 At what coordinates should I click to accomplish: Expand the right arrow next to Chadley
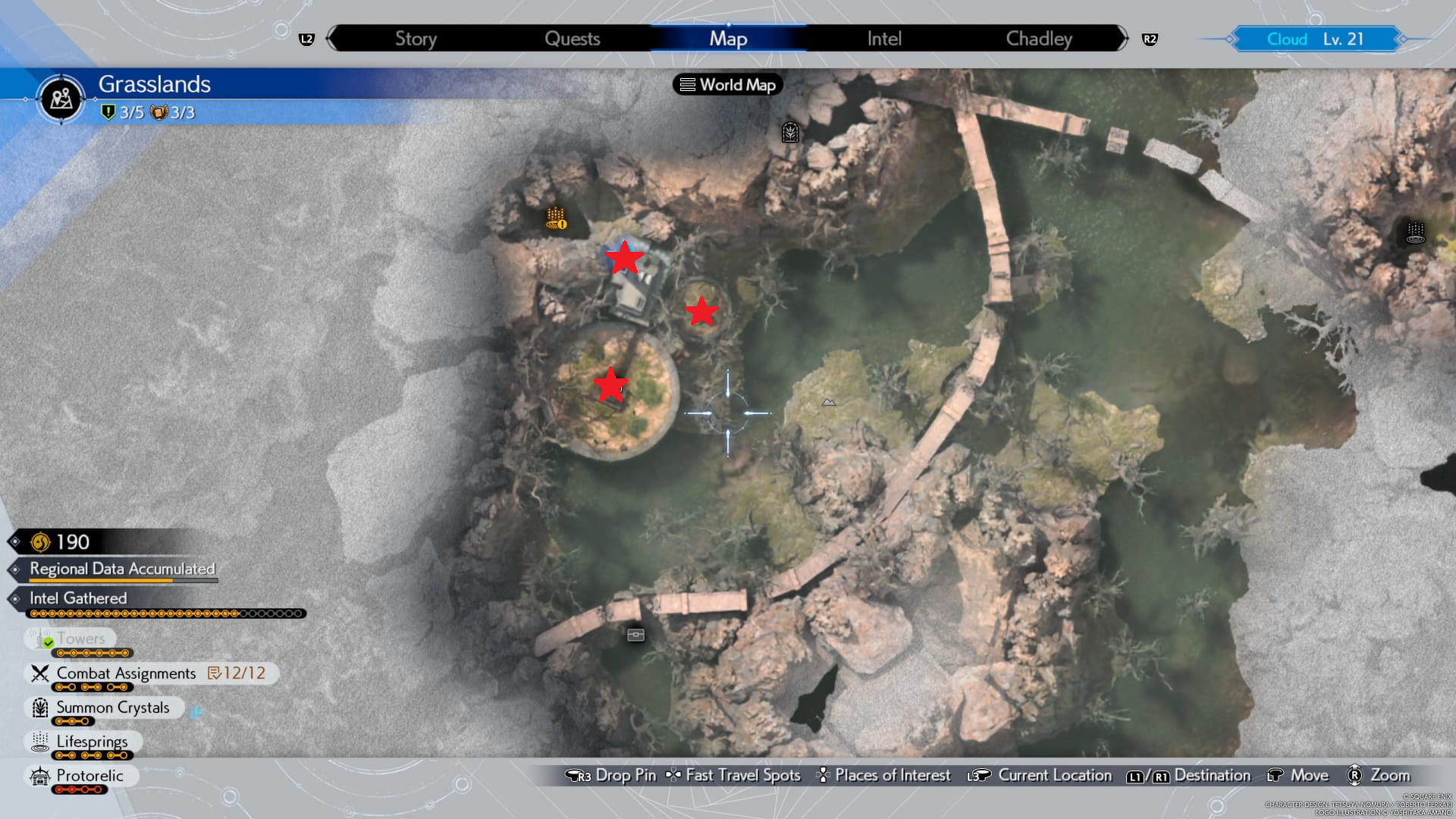pyautogui.click(x=1125, y=36)
